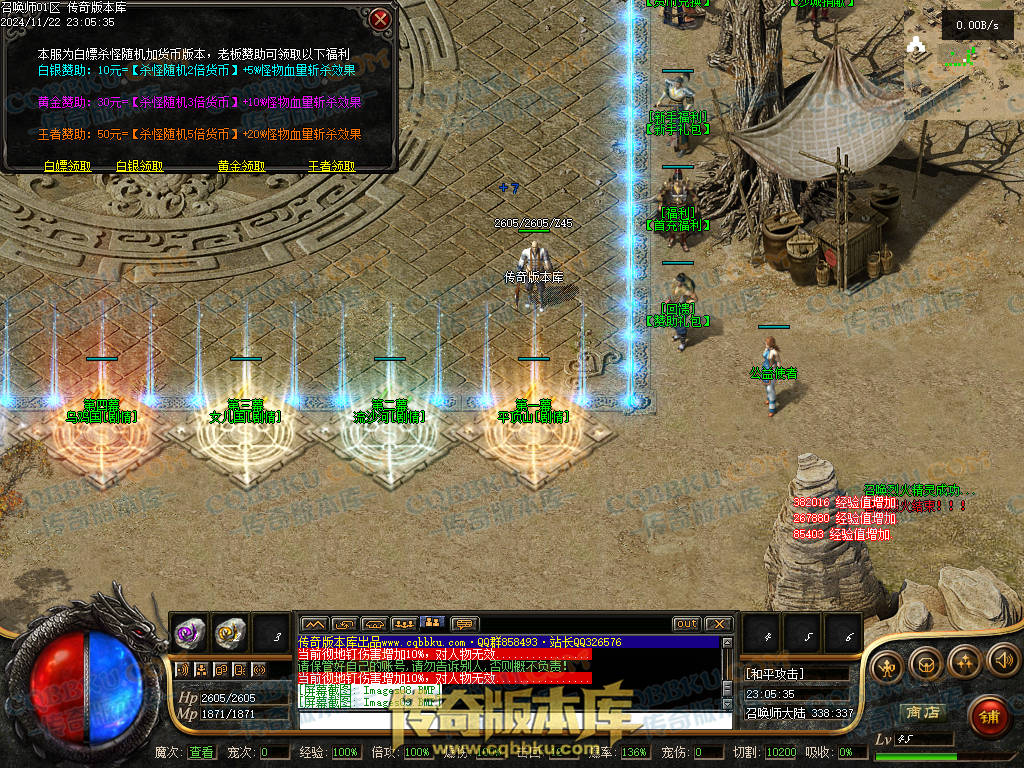The width and height of the screenshot is (1024, 768).
Task: Claim the 白嫖领取 free reward link
Action: (x=68, y=166)
